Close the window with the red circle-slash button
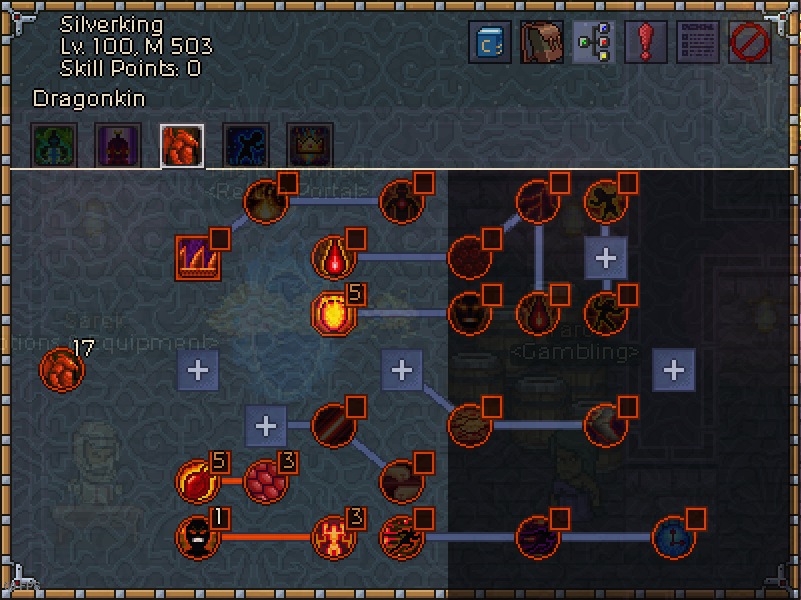This screenshot has width=801, height=600. (x=749, y=43)
